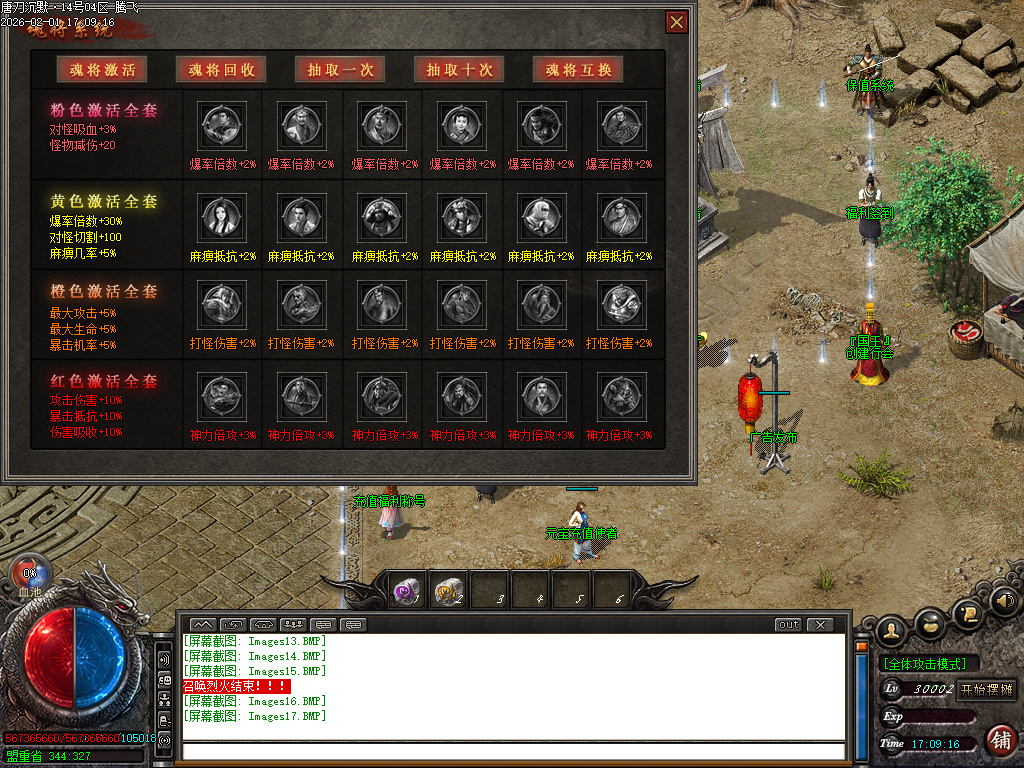The width and height of the screenshot is (1024, 768).
Task: Select the first pink-set general portrait
Action: tap(219, 126)
